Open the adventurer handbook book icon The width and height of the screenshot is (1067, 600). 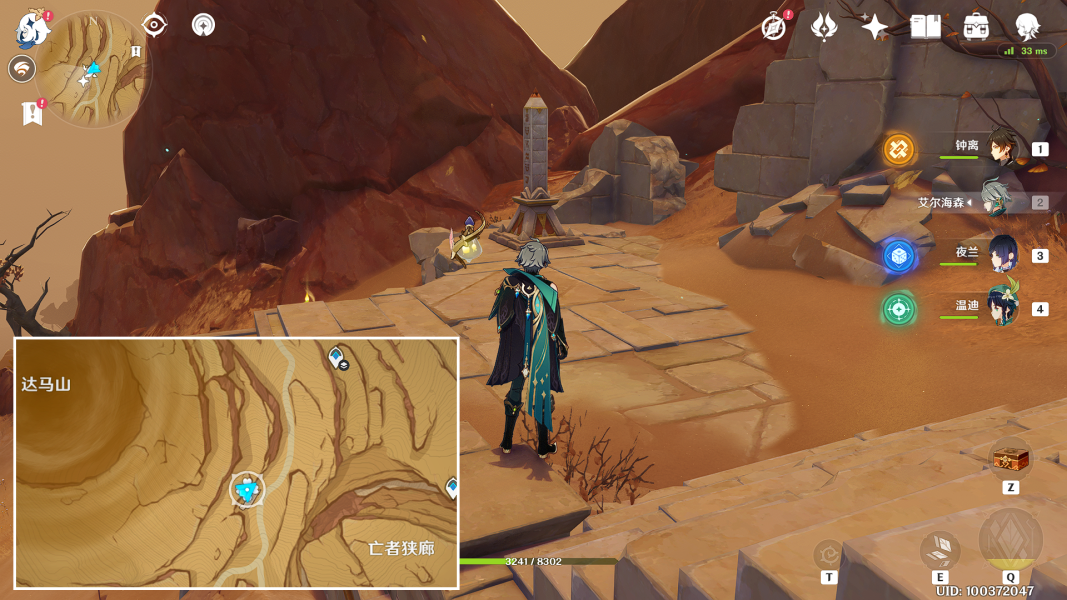[926, 27]
